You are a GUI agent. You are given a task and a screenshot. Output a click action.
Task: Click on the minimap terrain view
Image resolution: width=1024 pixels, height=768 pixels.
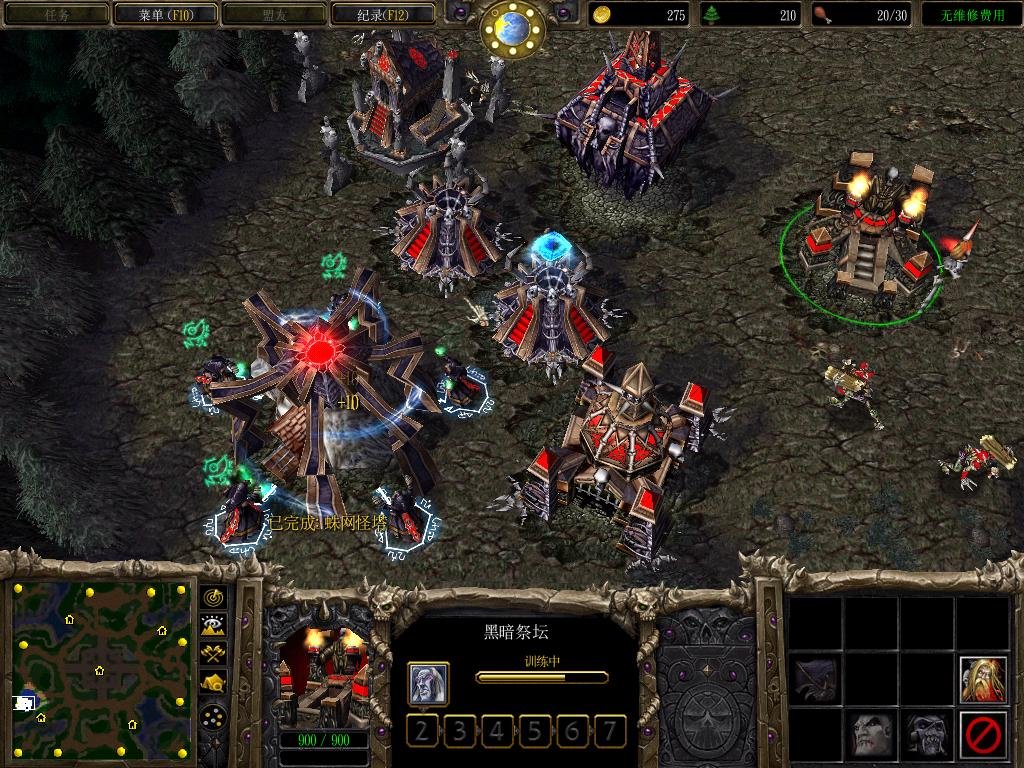(101, 669)
